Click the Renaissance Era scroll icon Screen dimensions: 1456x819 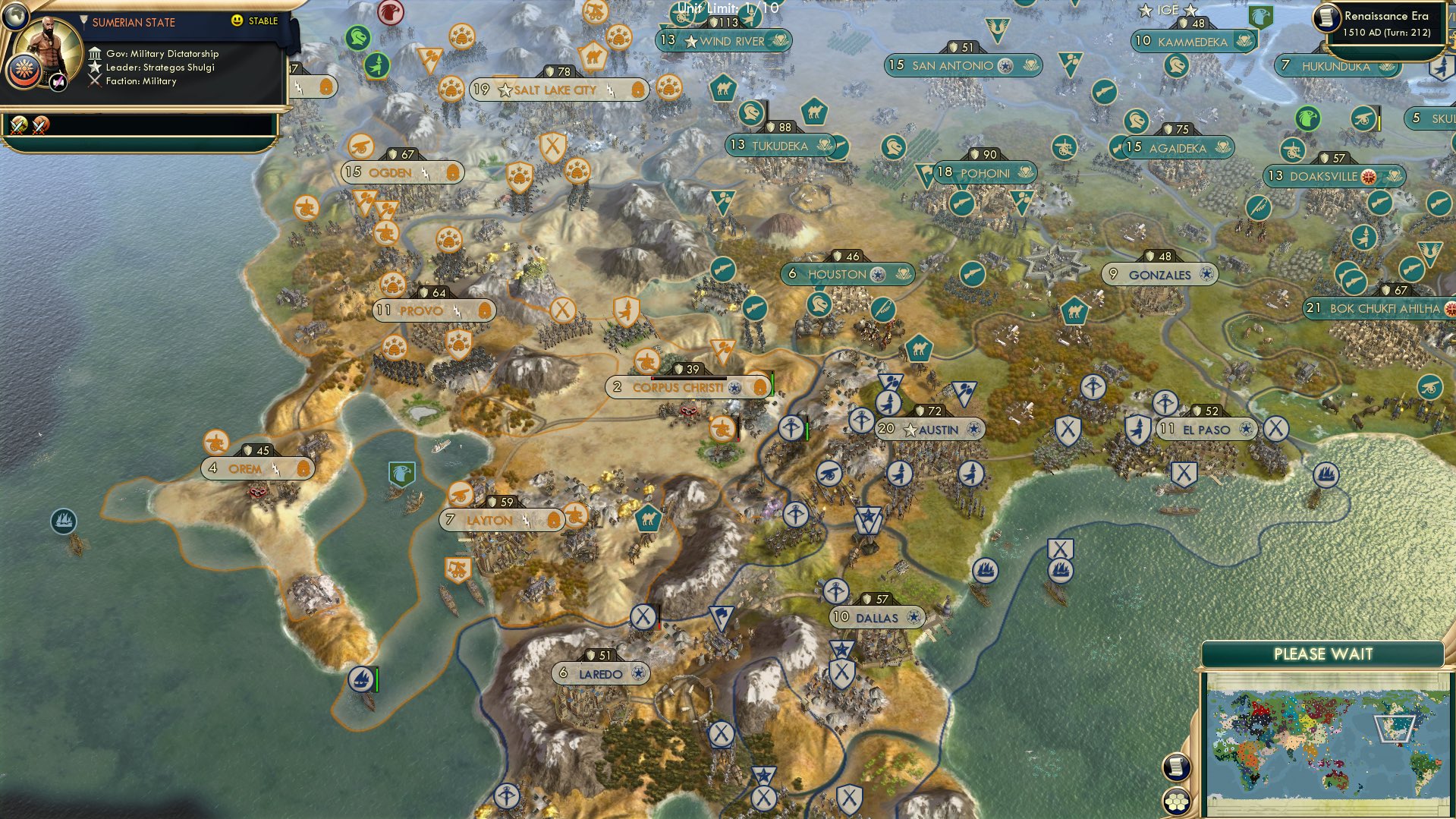[1328, 19]
